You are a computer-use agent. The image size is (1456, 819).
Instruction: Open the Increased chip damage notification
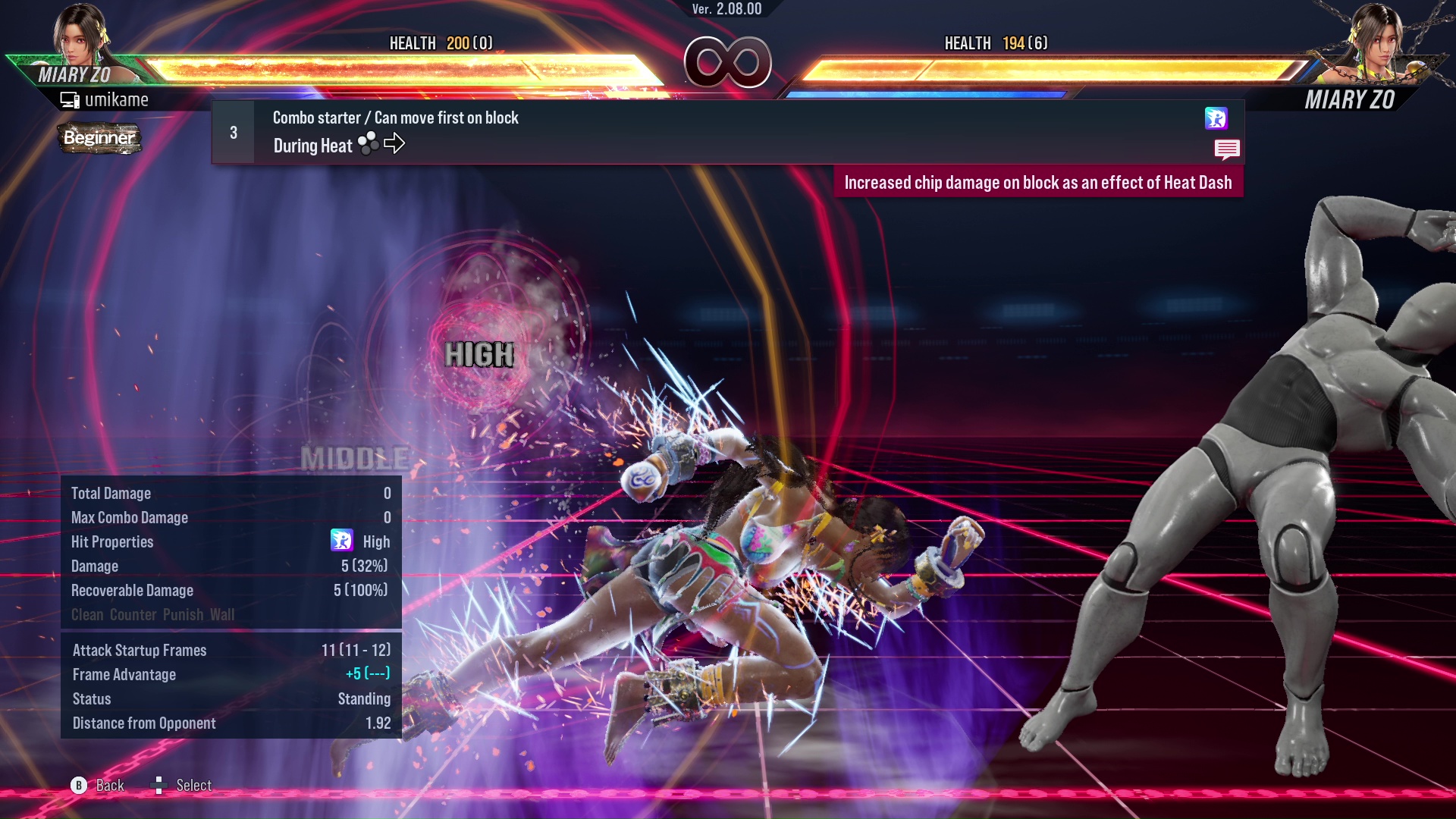point(1040,182)
